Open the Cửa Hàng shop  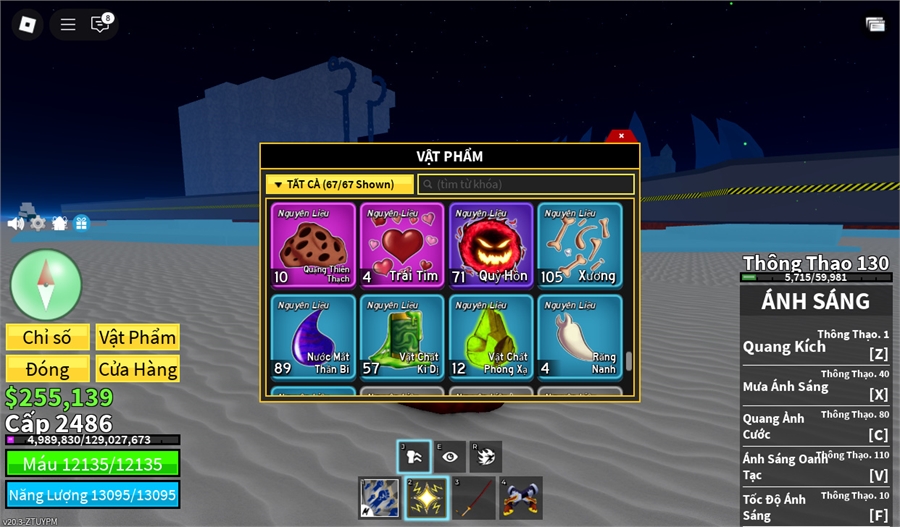click(138, 369)
